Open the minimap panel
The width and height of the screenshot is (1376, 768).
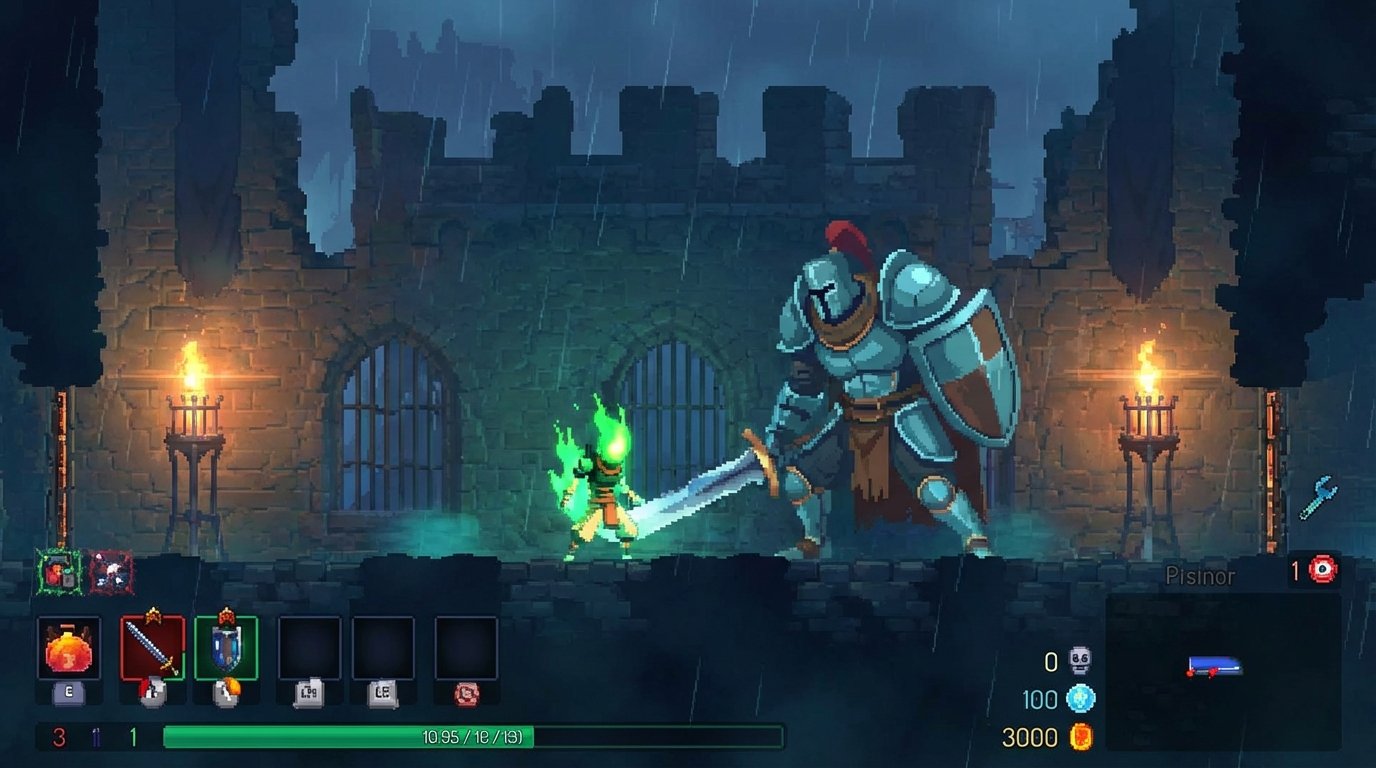1223,671
